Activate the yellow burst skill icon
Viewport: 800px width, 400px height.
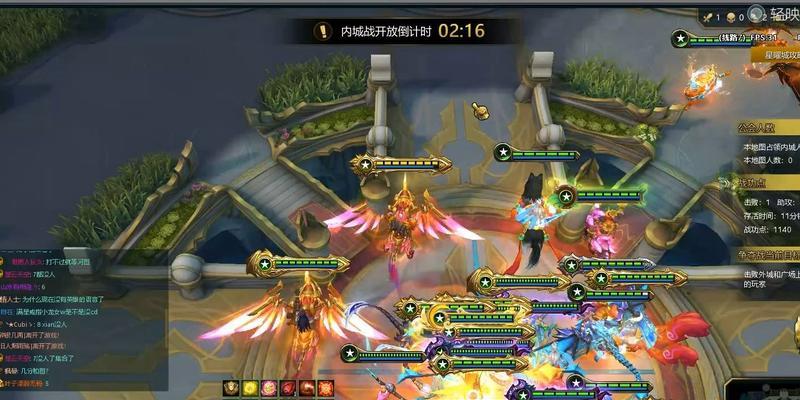pos(251,388)
